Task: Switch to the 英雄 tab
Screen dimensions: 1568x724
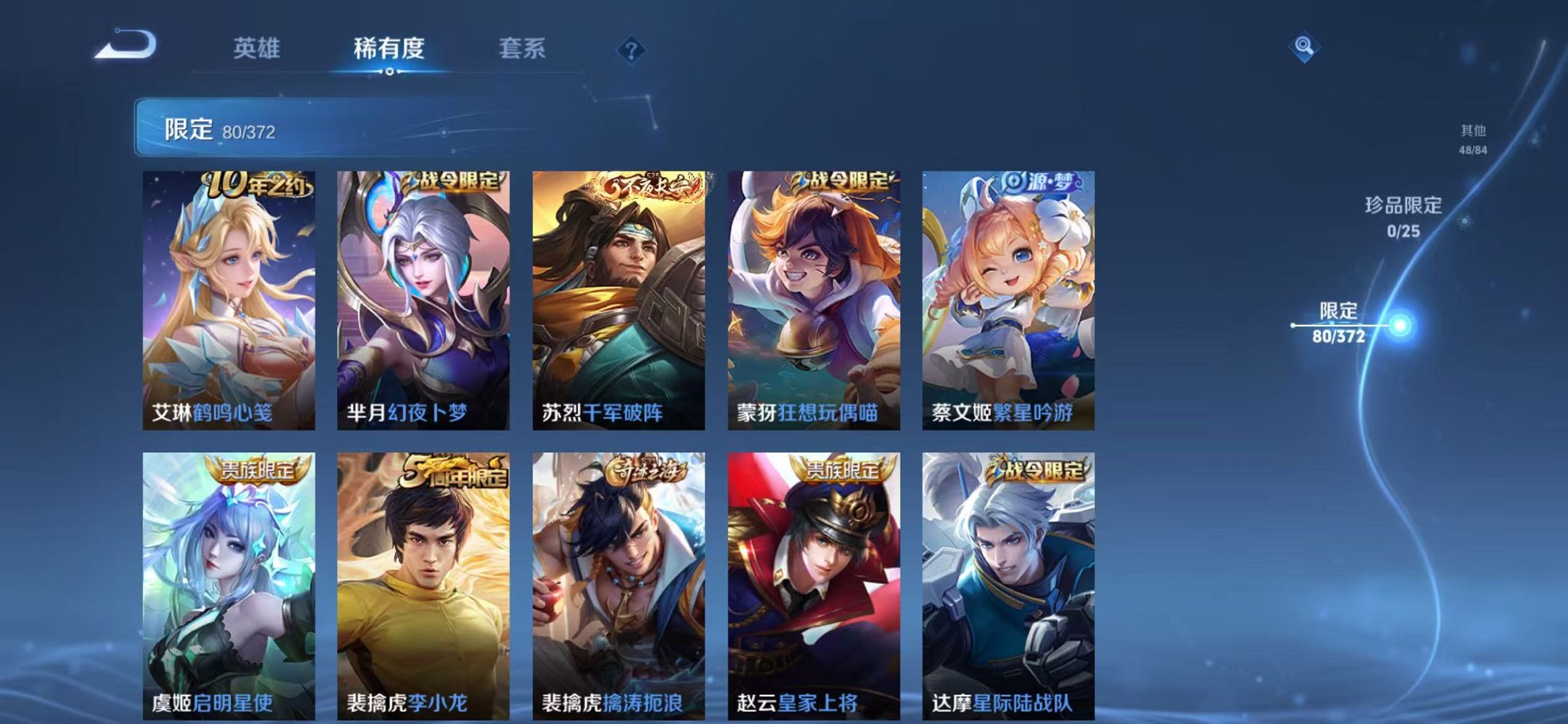Action: click(260, 50)
